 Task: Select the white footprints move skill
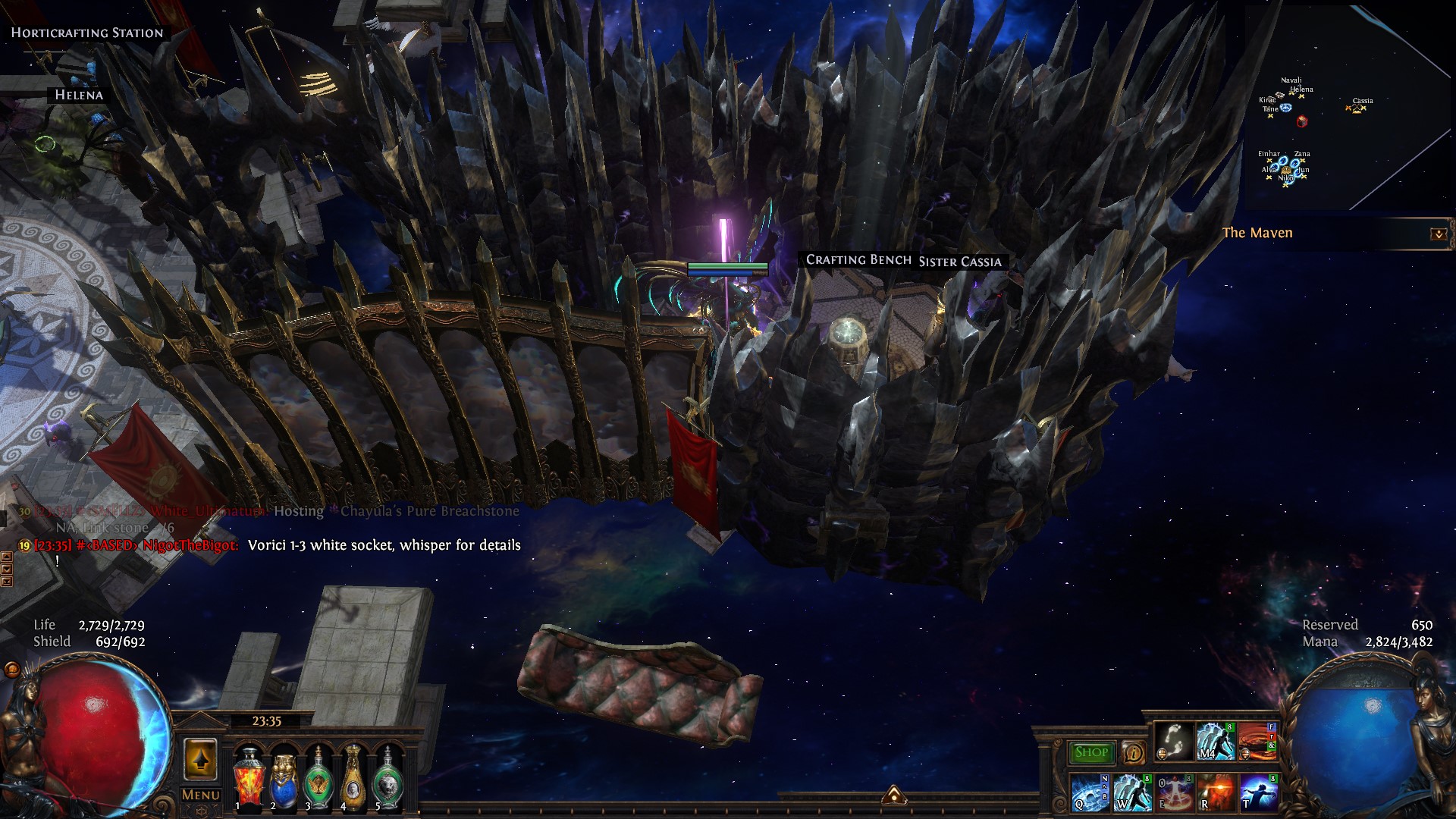[1175, 741]
